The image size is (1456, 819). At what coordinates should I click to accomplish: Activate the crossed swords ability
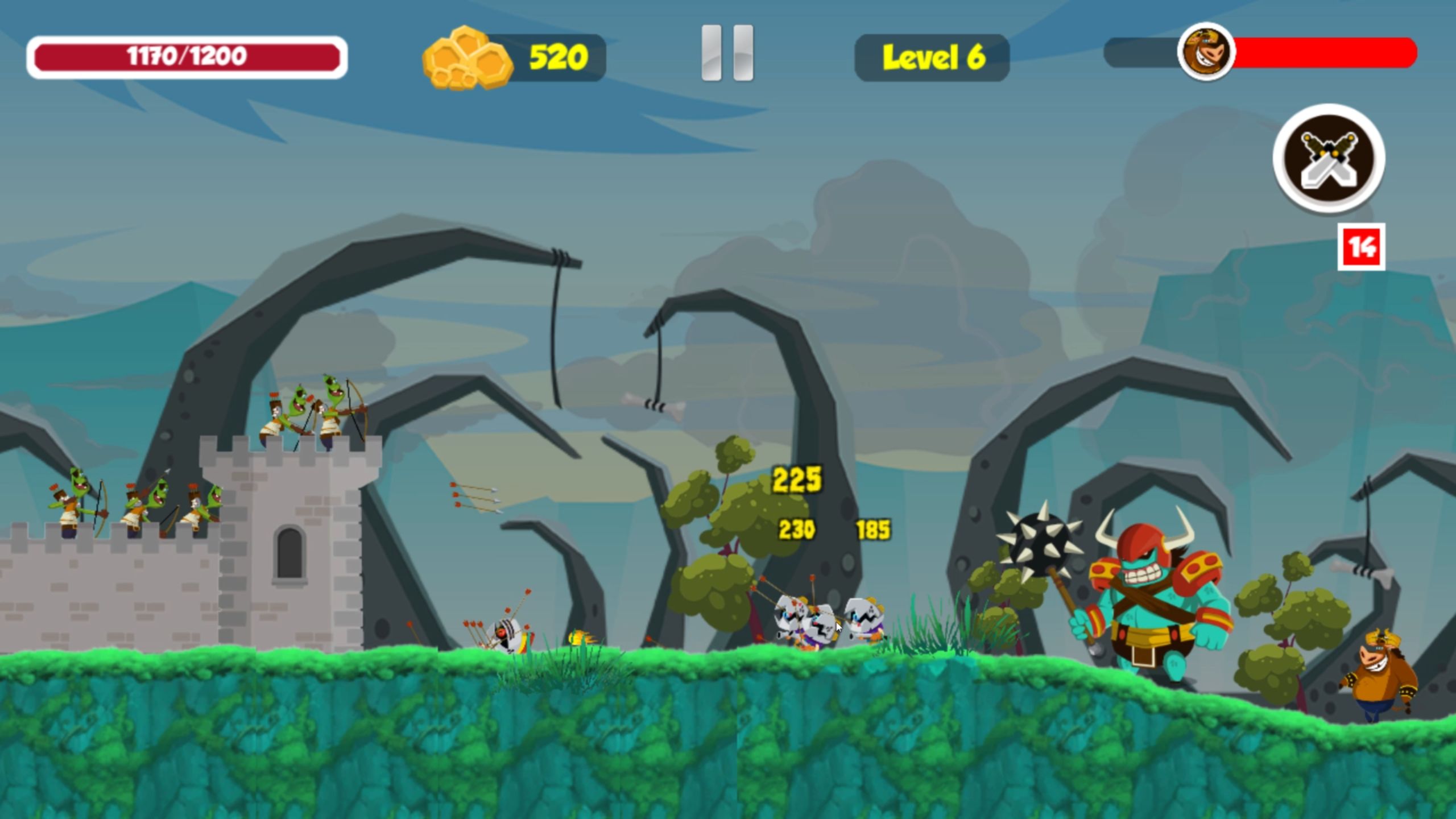point(1329,158)
